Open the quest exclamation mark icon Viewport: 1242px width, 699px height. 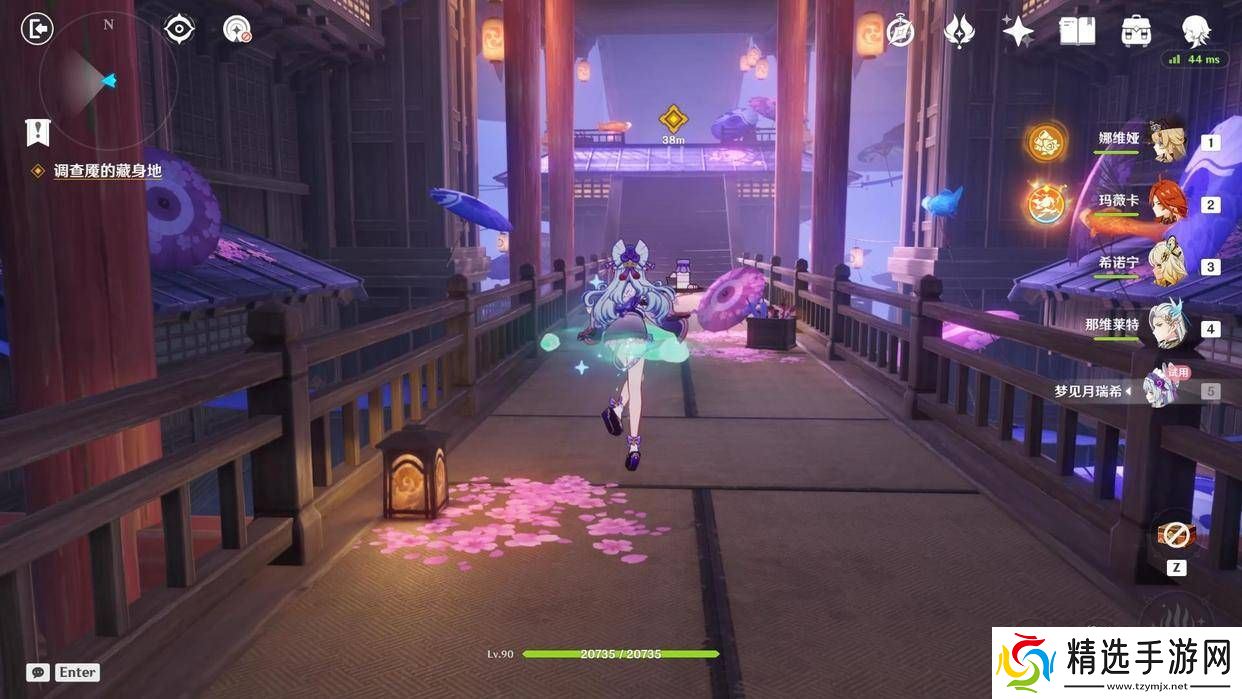pyautogui.click(x=38, y=131)
